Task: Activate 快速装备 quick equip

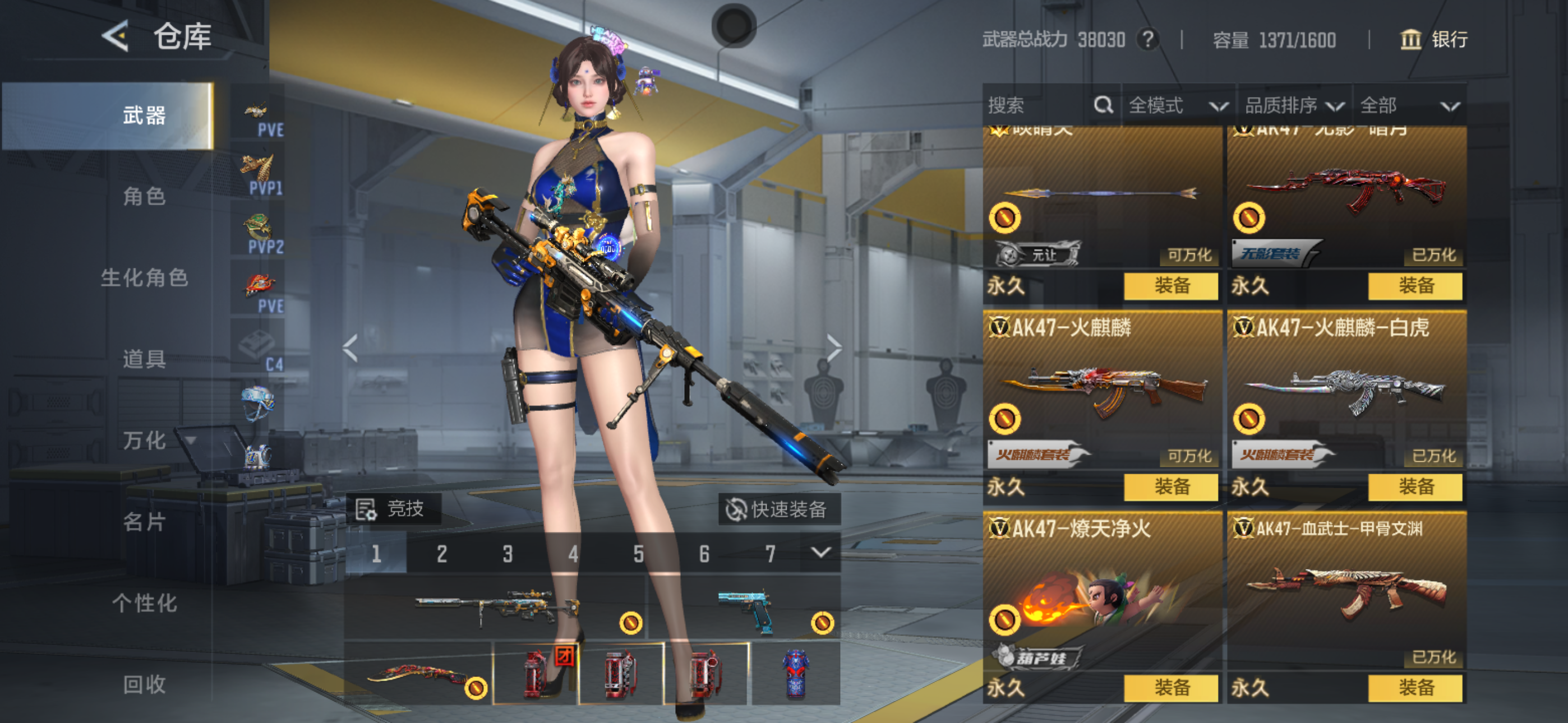Action: pyautogui.click(x=779, y=509)
